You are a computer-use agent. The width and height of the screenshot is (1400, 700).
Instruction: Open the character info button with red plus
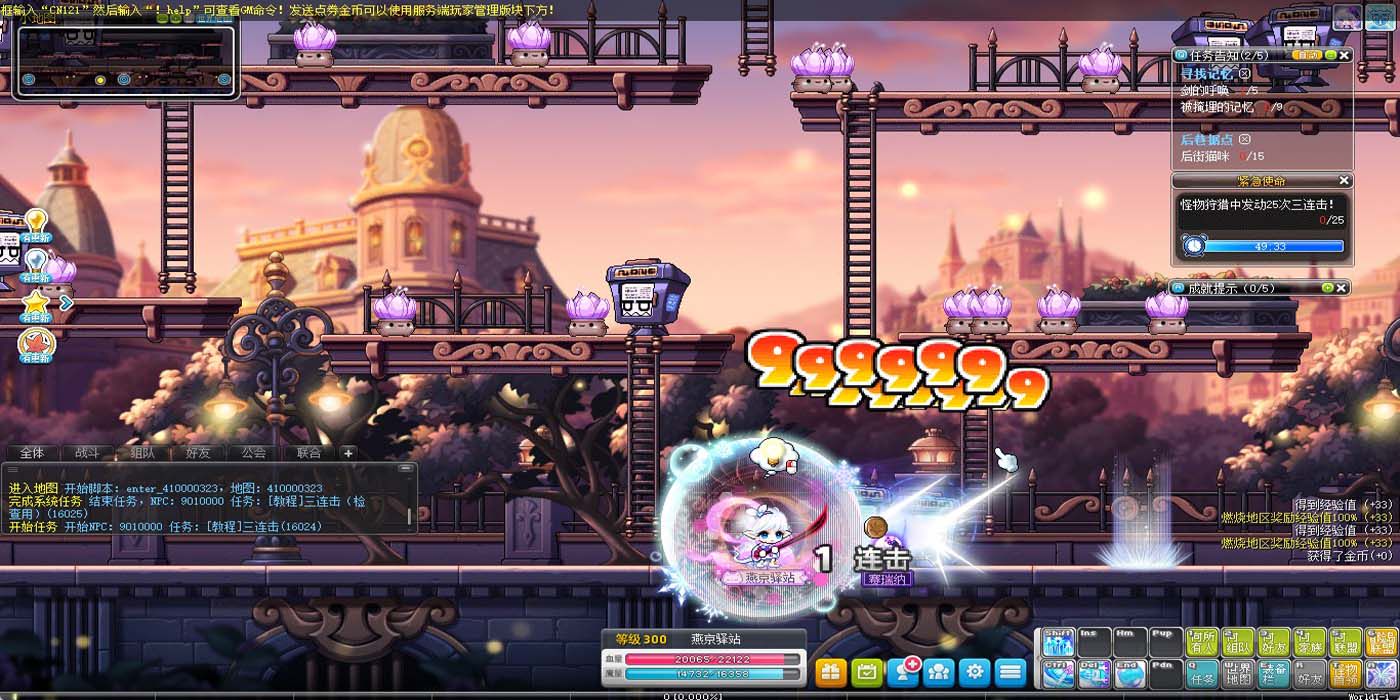point(903,672)
